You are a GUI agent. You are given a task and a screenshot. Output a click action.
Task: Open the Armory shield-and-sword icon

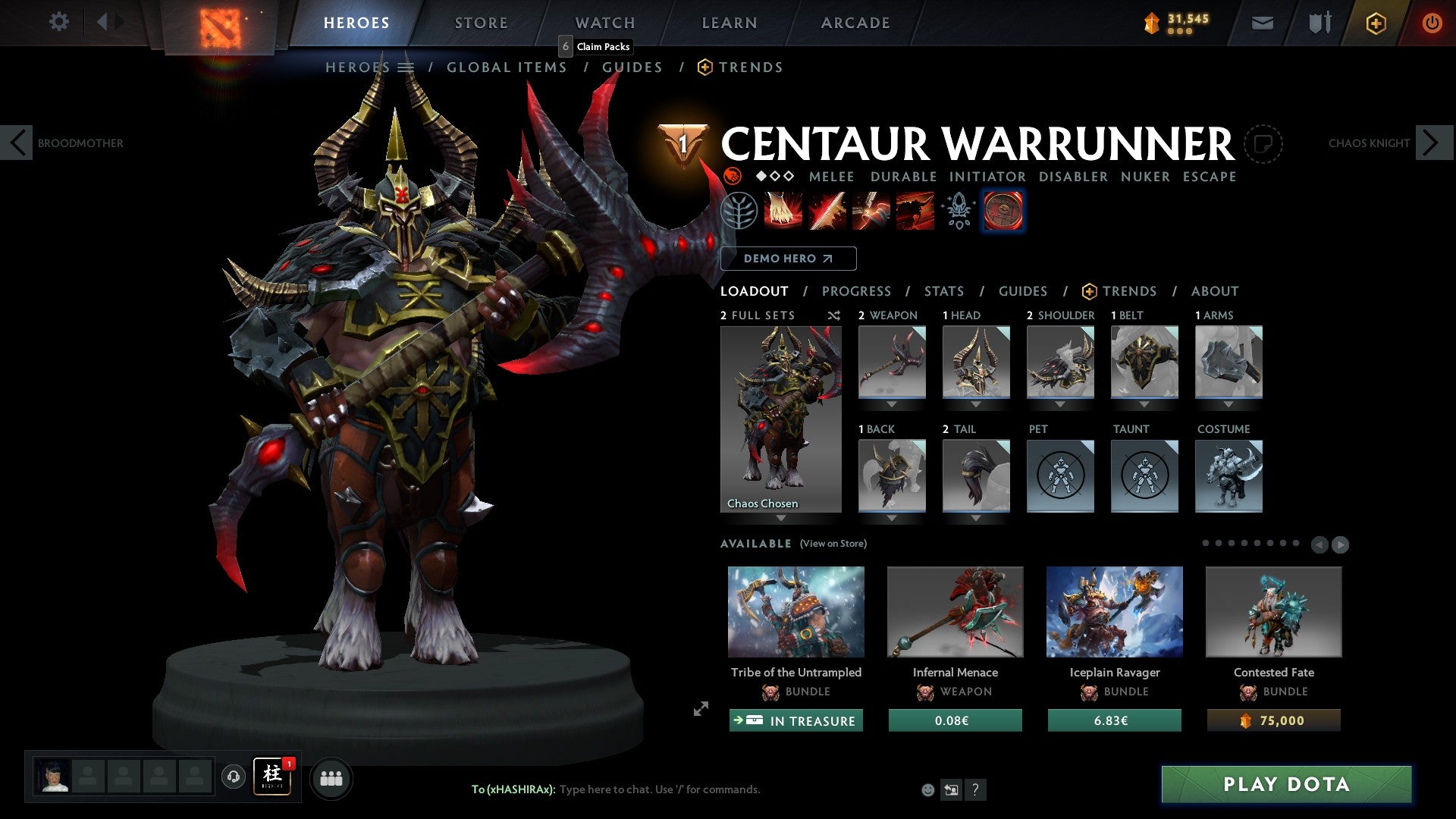[x=1317, y=23]
